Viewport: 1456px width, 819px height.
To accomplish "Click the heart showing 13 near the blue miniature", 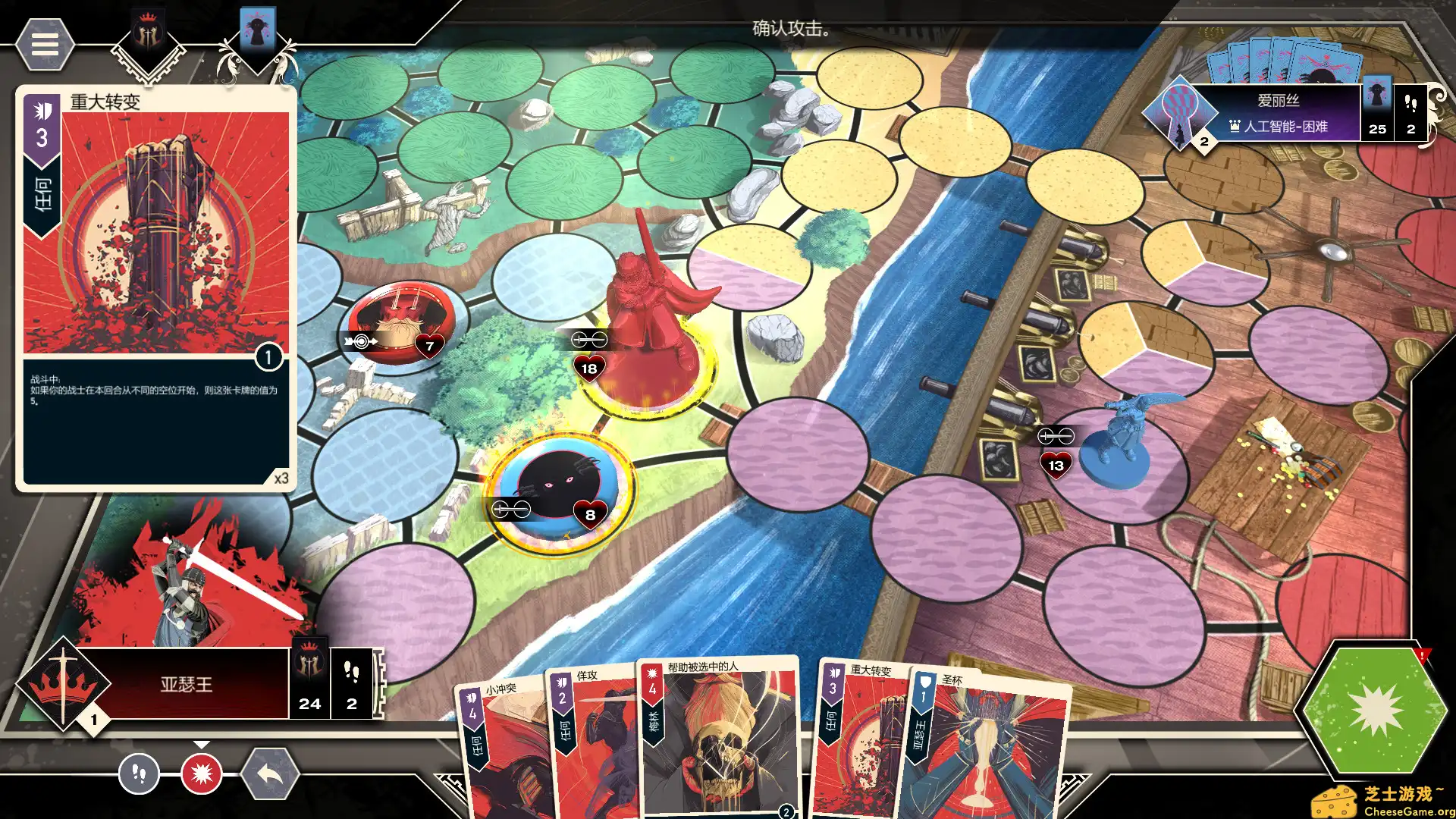I will tap(1056, 466).
